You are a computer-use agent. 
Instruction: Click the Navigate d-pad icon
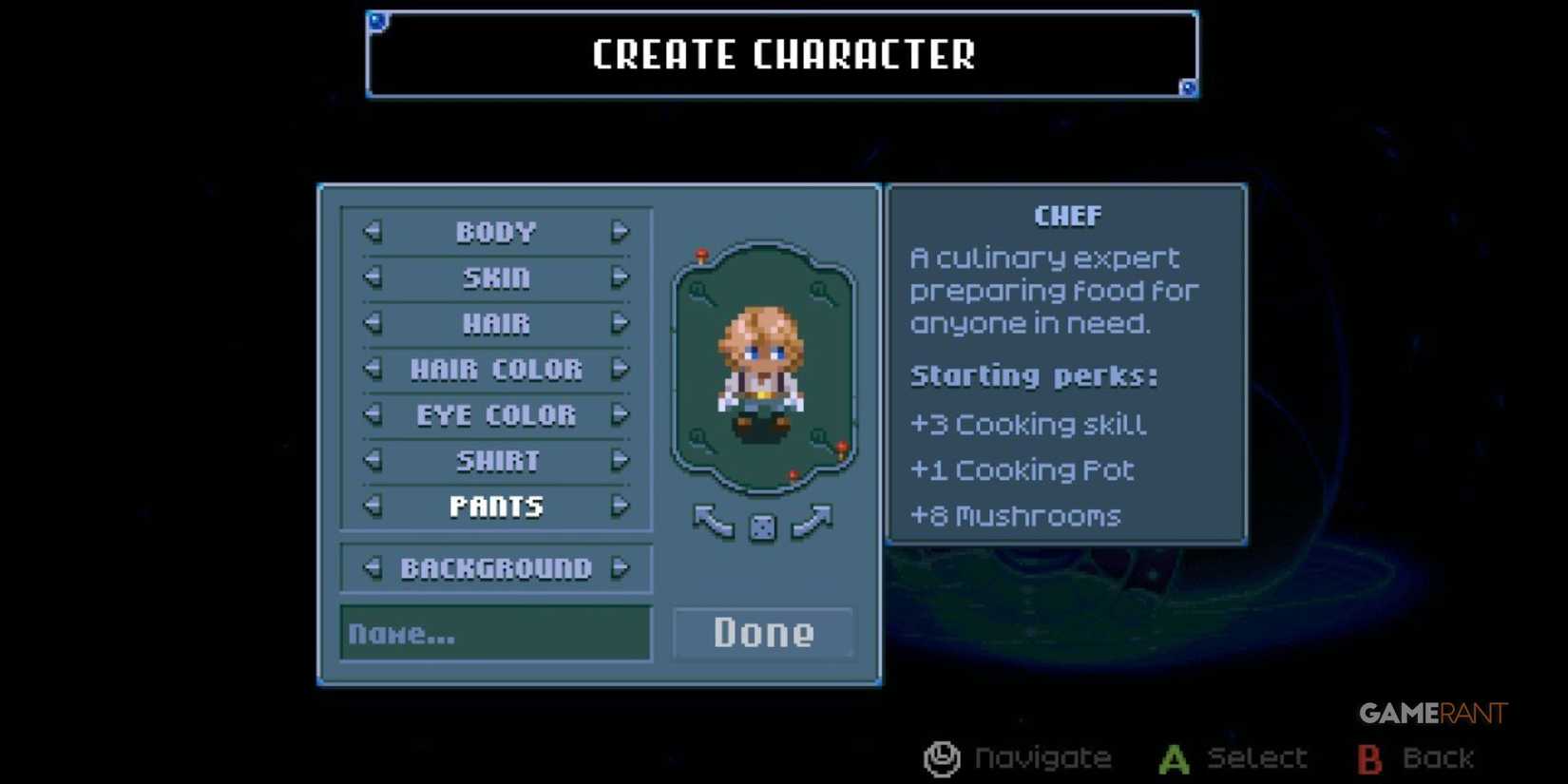pos(940,757)
